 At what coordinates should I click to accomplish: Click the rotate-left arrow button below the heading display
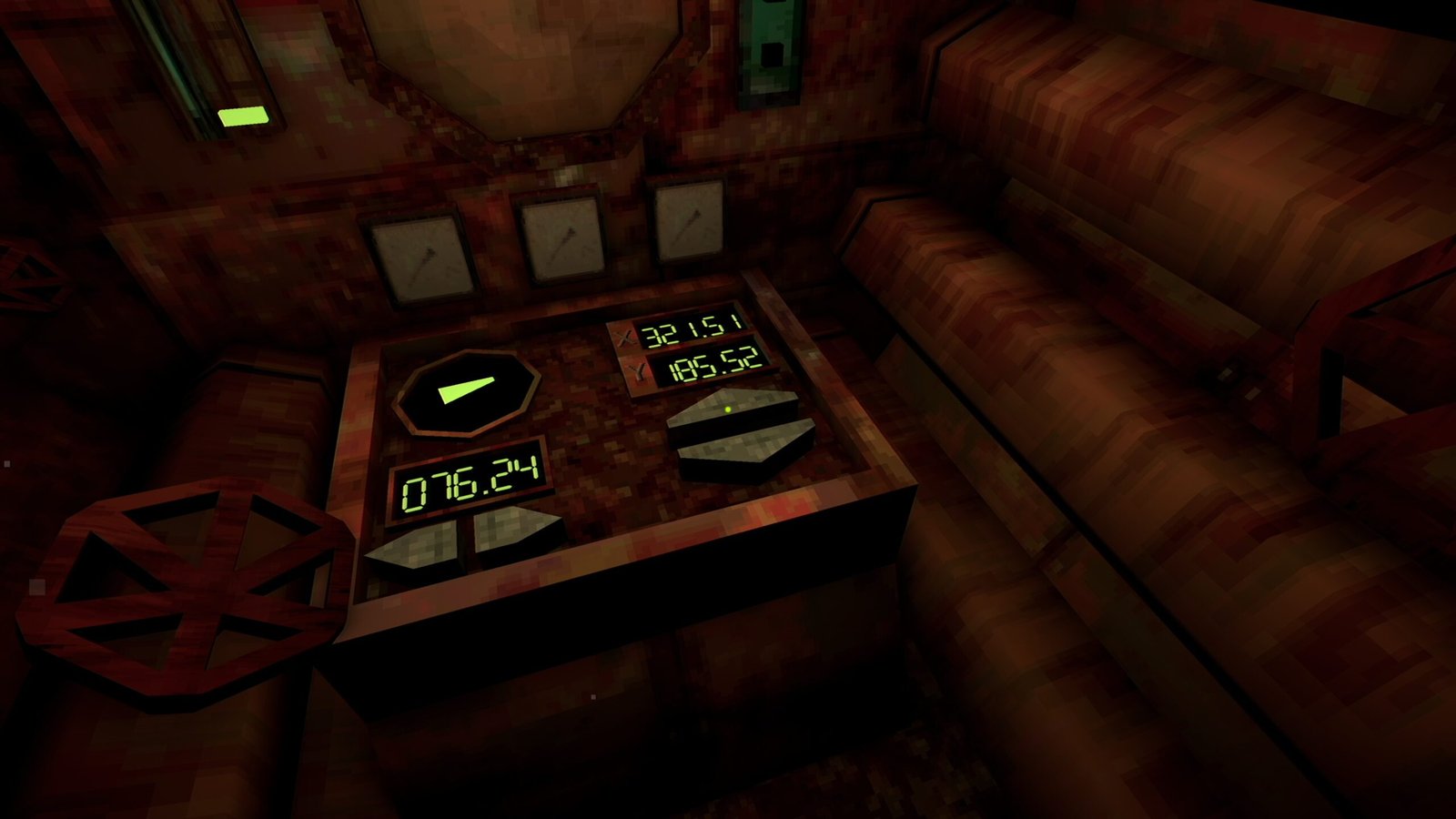click(x=416, y=546)
